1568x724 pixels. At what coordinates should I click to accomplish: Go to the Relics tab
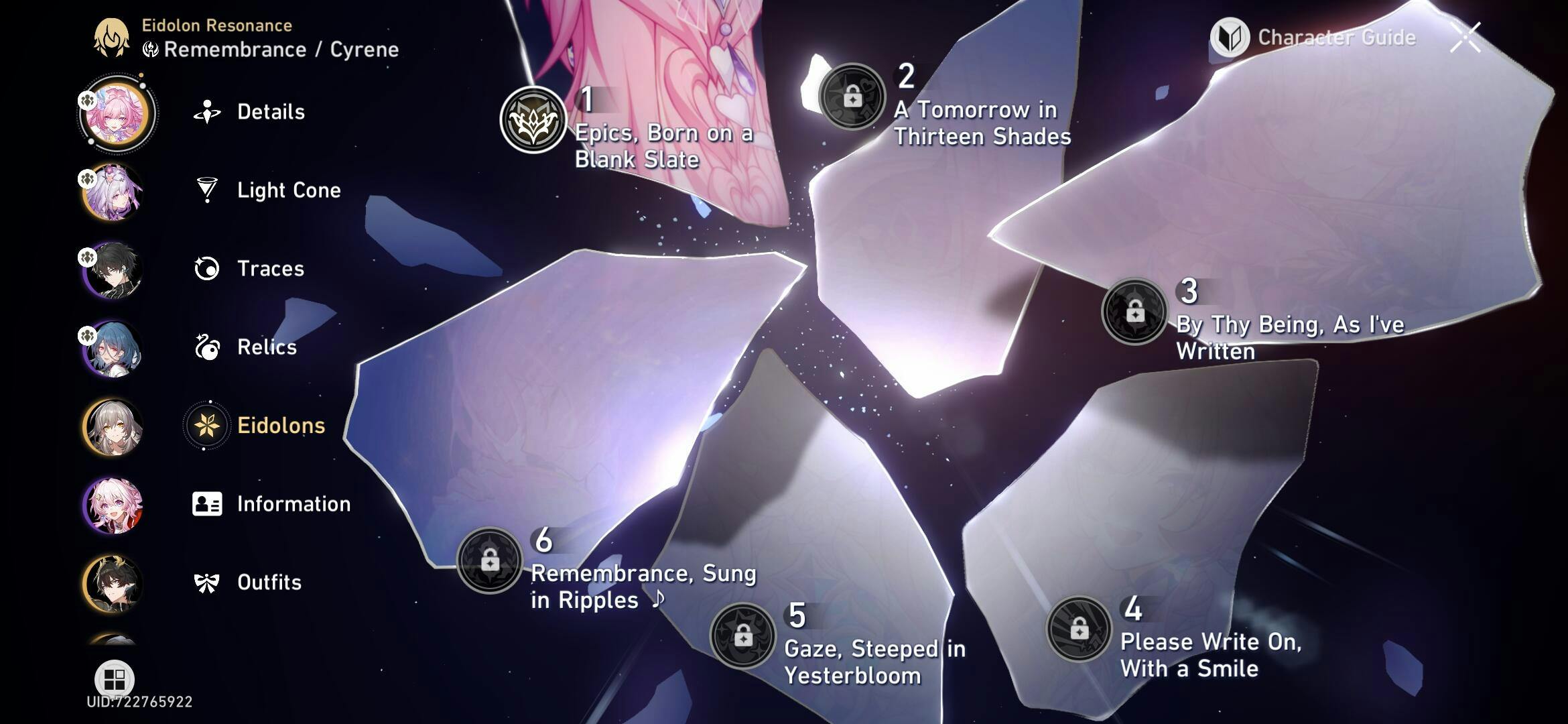tap(266, 347)
